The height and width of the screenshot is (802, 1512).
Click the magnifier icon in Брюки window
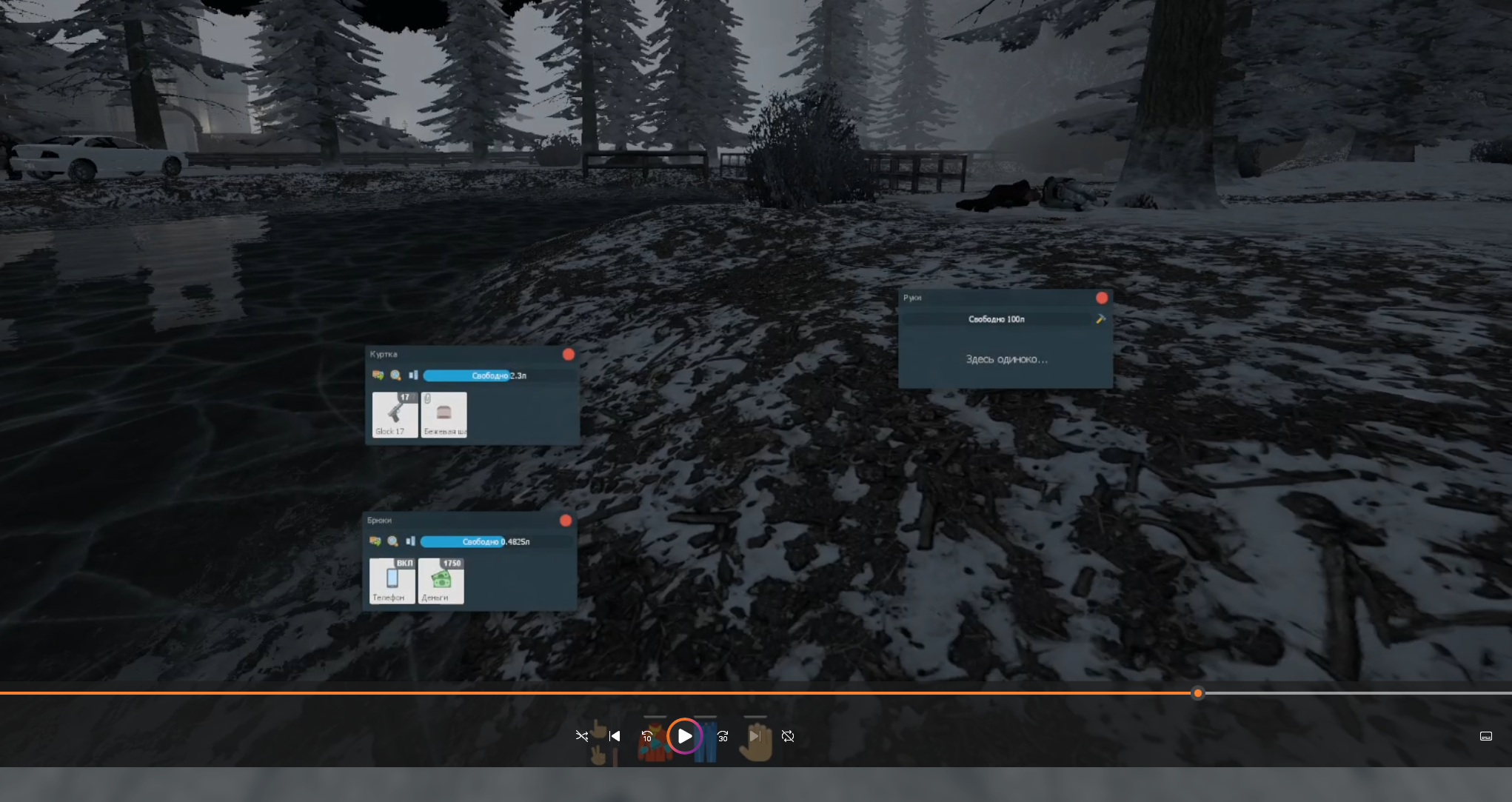point(392,541)
